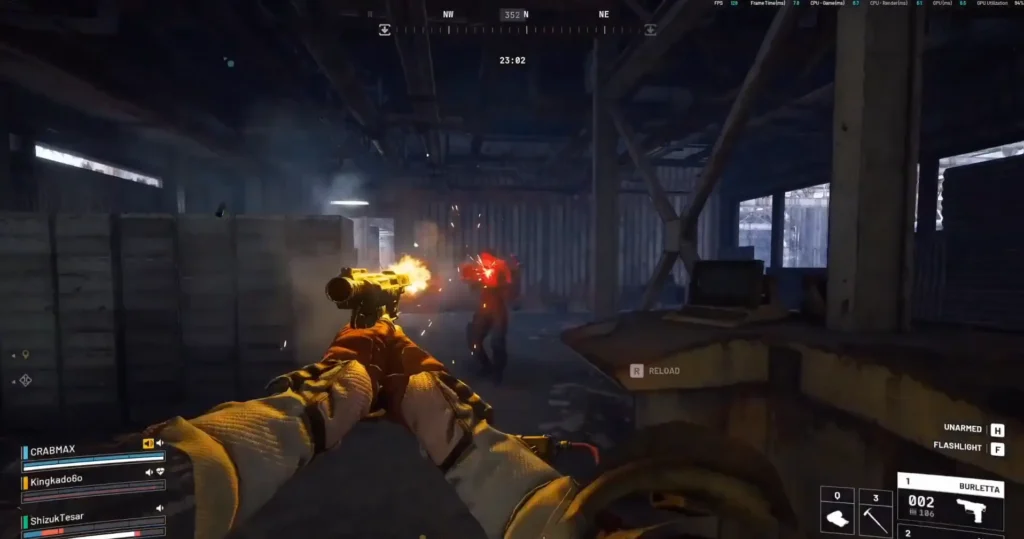Select the bandage item slot
1024x539 pixels.
837,511
